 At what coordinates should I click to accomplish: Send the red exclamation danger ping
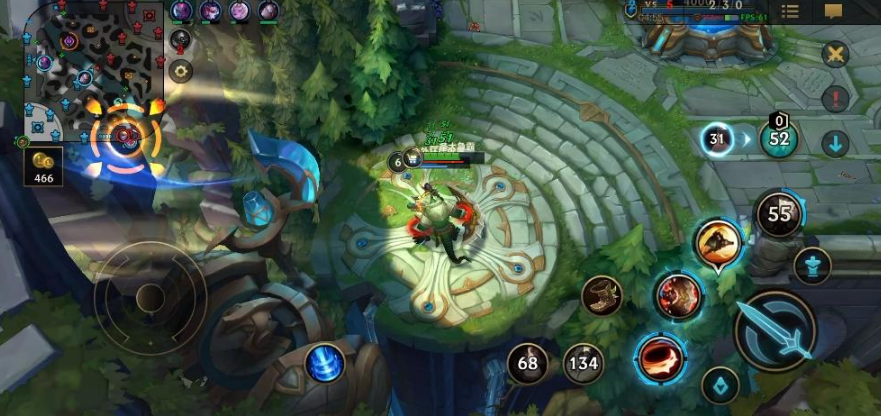click(836, 99)
